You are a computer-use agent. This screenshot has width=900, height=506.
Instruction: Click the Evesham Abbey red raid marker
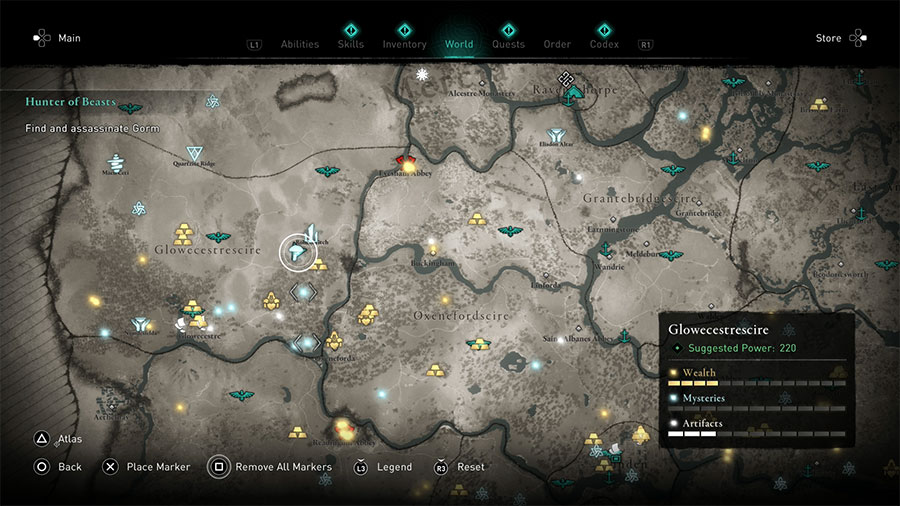tap(406, 160)
